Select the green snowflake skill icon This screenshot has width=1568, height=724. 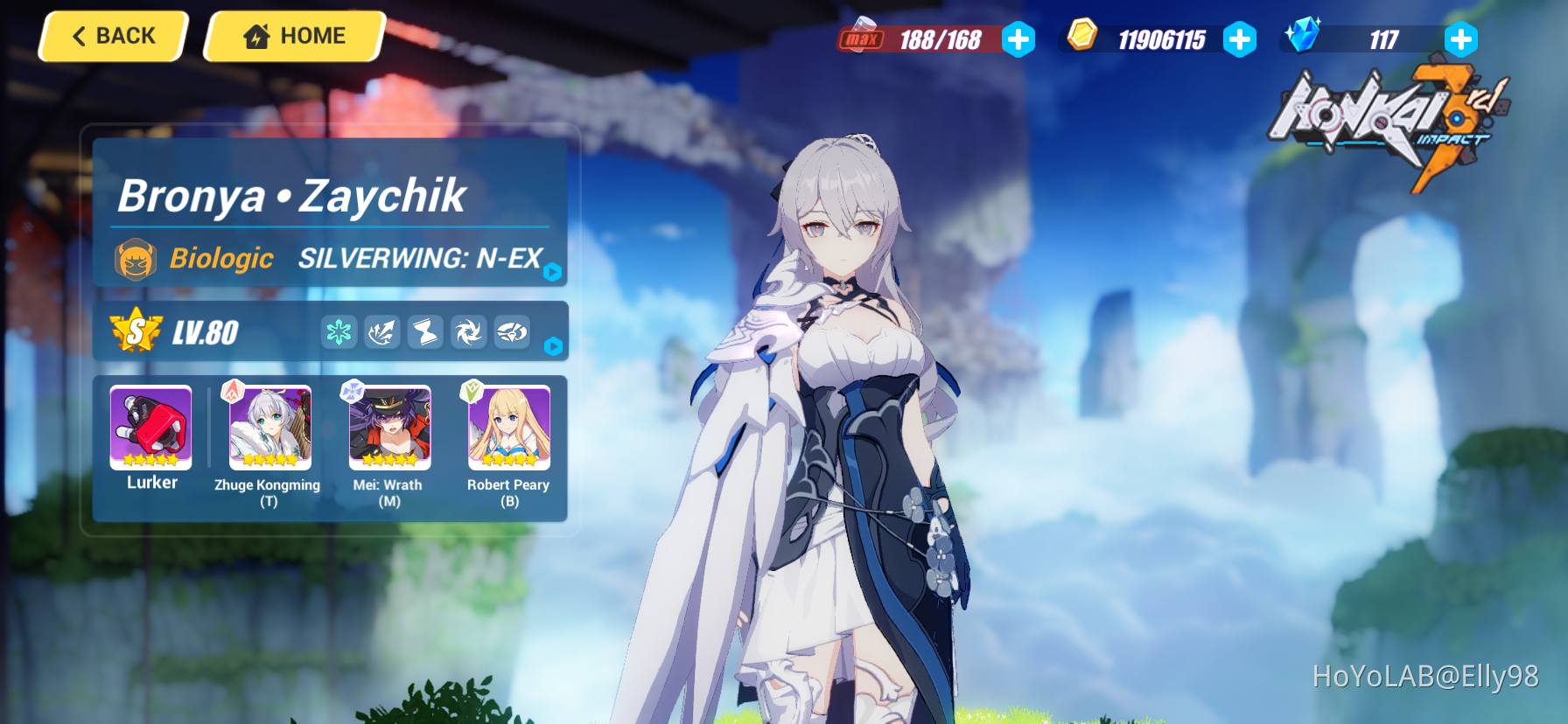339,332
